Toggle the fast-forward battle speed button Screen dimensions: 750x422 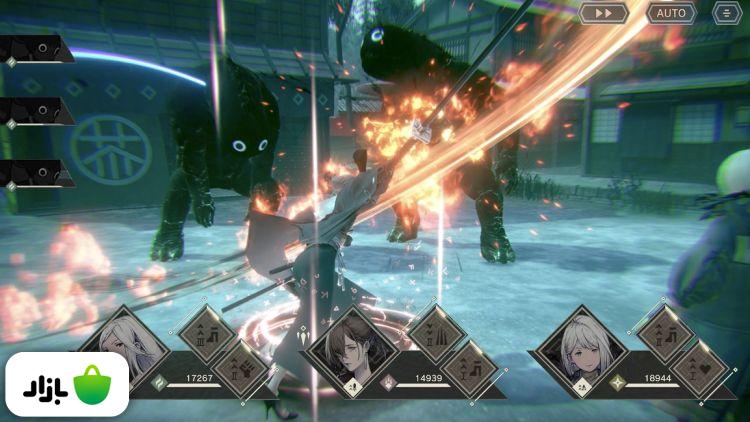[x=604, y=13]
